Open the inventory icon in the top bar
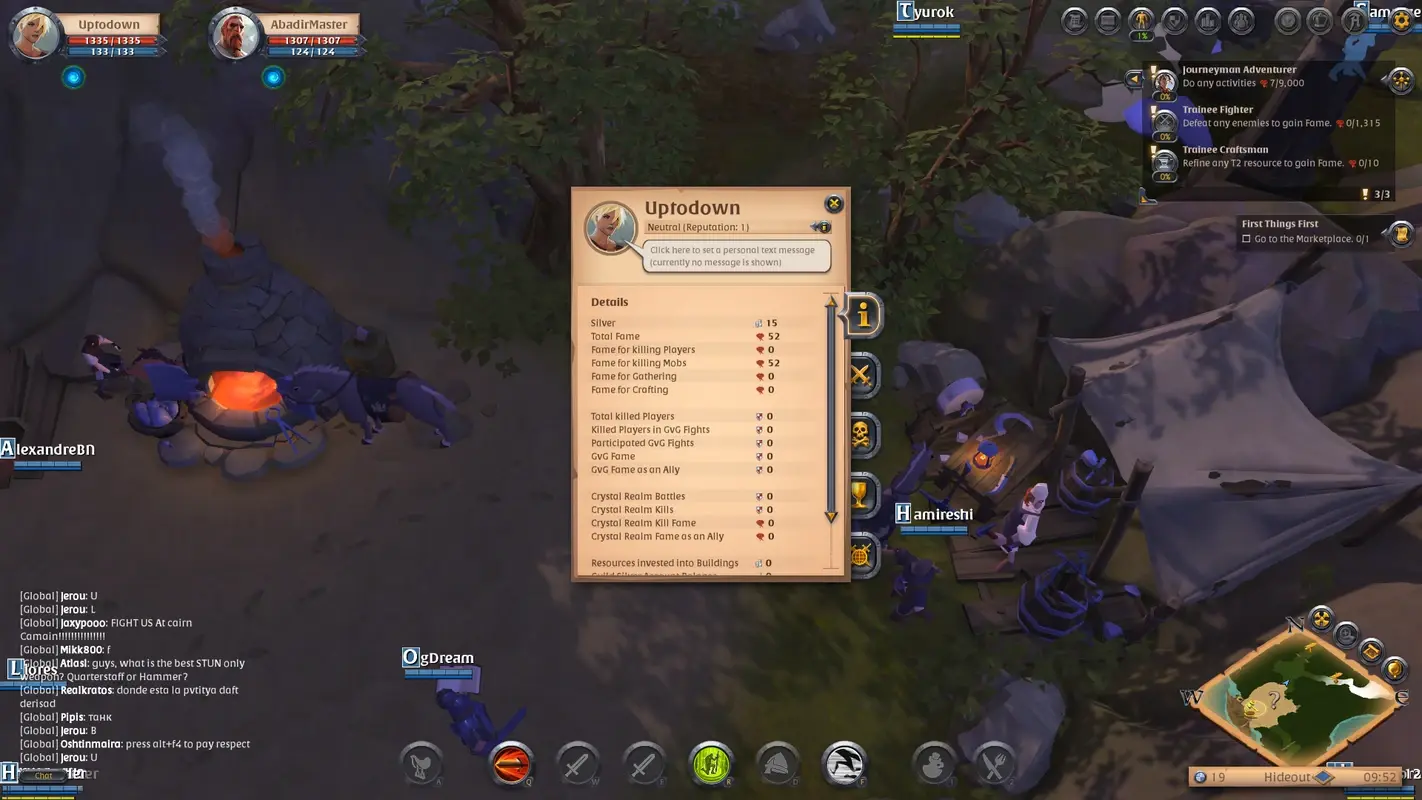This screenshot has width=1422, height=800. point(1107,20)
